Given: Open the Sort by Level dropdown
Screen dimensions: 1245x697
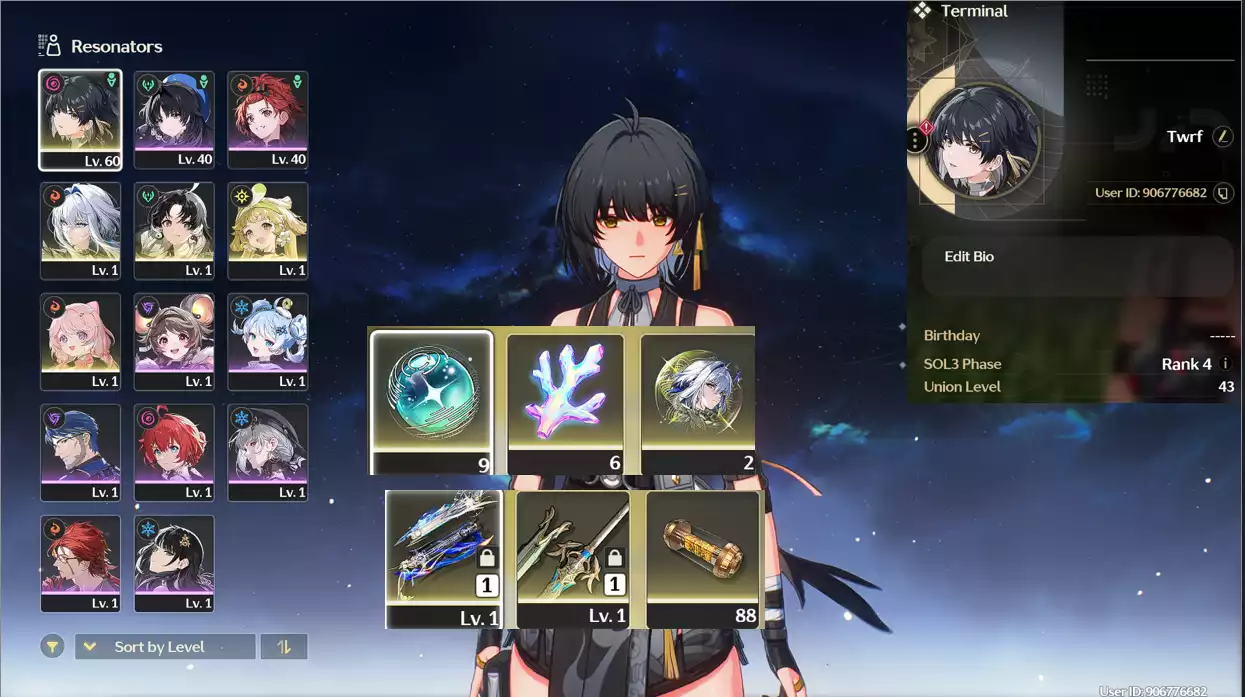Looking at the screenshot, I should click(x=165, y=647).
